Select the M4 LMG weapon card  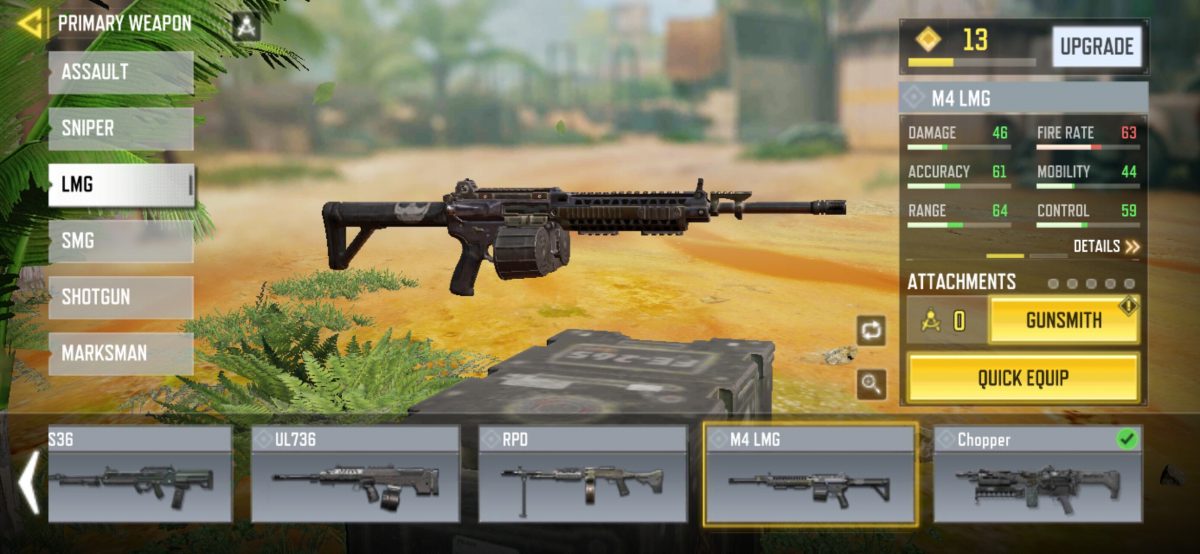point(810,474)
